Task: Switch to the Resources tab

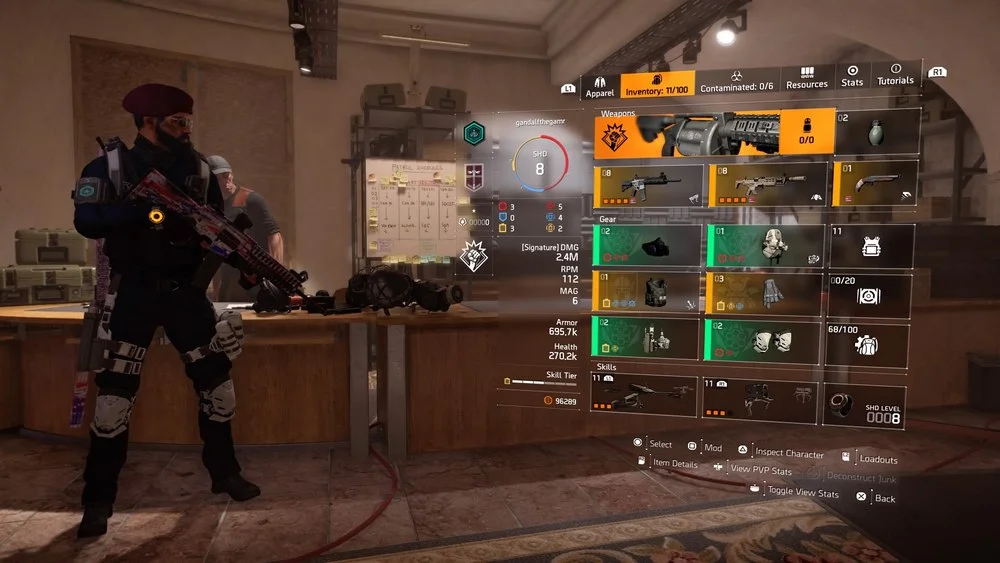Action: coord(807,80)
